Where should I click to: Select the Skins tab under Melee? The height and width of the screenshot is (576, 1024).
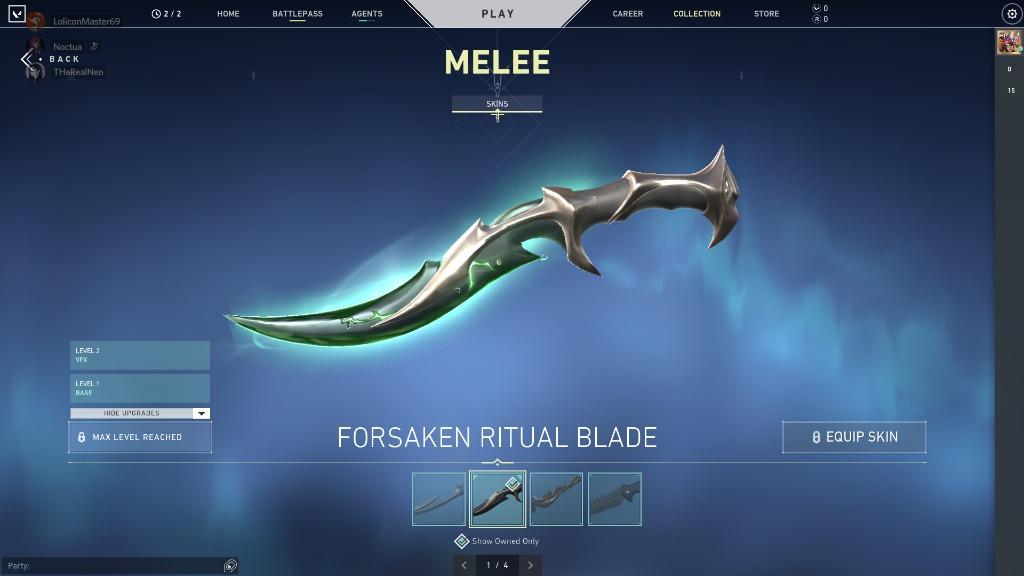coord(497,104)
